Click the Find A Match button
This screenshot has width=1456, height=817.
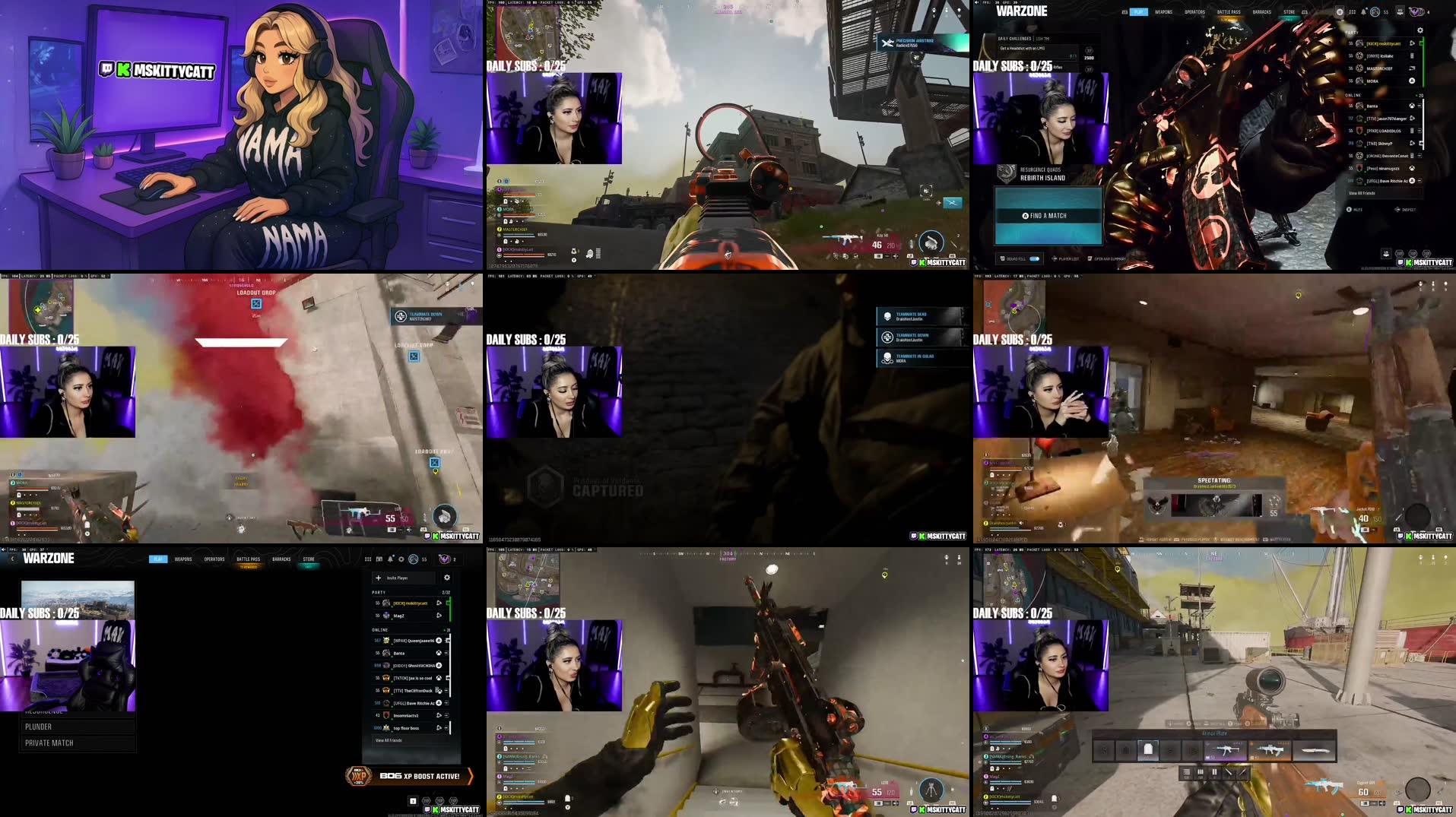[1047, 216]
